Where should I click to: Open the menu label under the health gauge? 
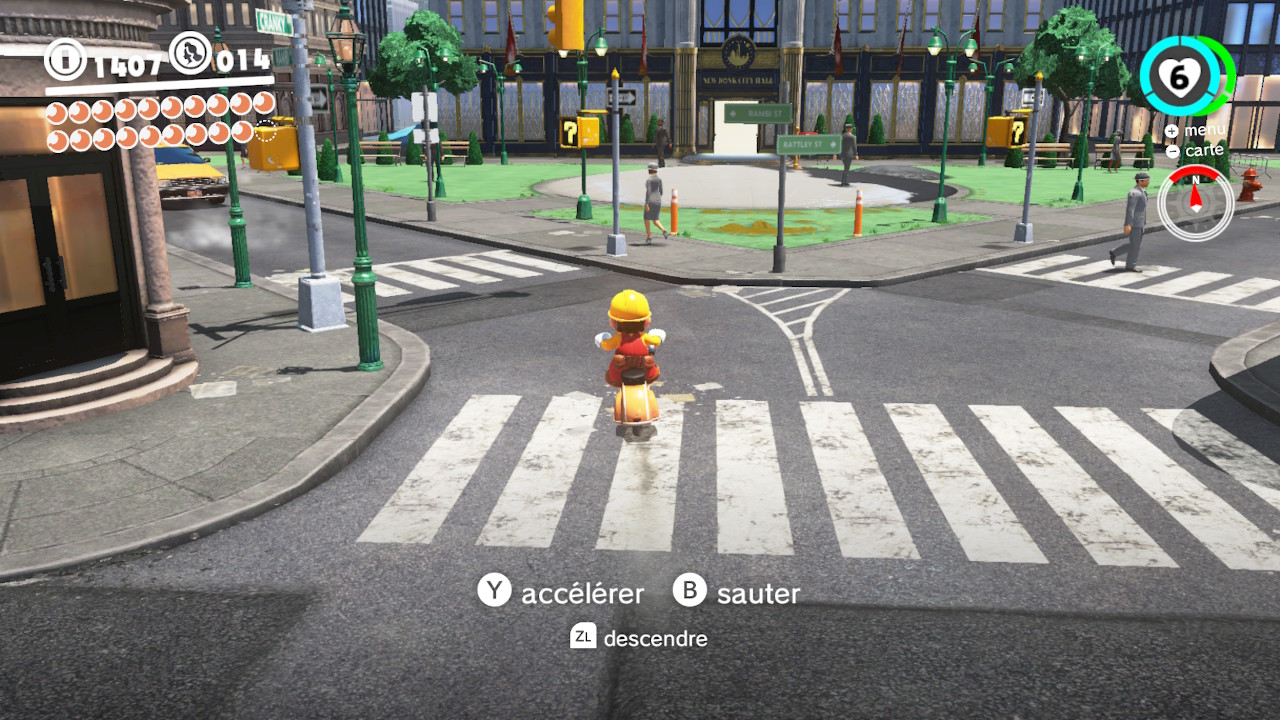(x=1204, y=131)
